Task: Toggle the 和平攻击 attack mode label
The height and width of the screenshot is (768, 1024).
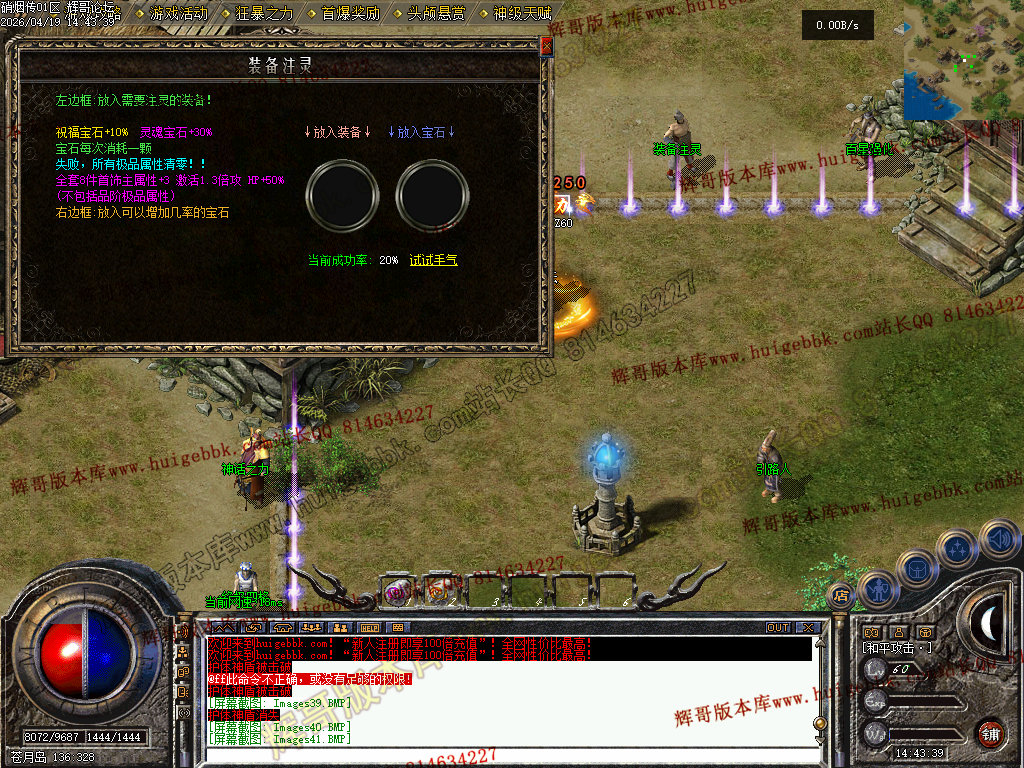Action: coord(897,648)
